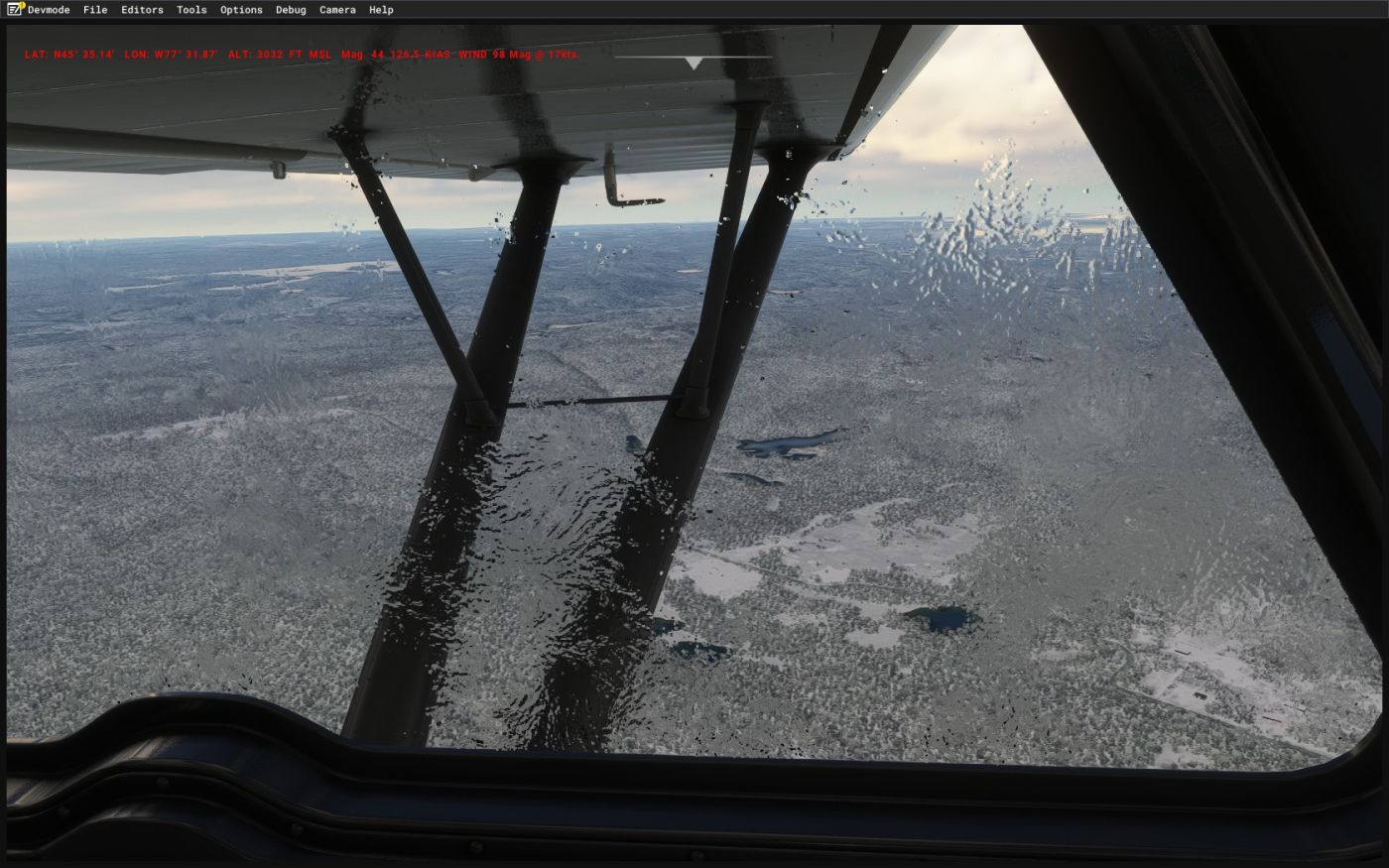1389x868 pixels.
Task: Open the Devmode menu
Action: point(49,10)
